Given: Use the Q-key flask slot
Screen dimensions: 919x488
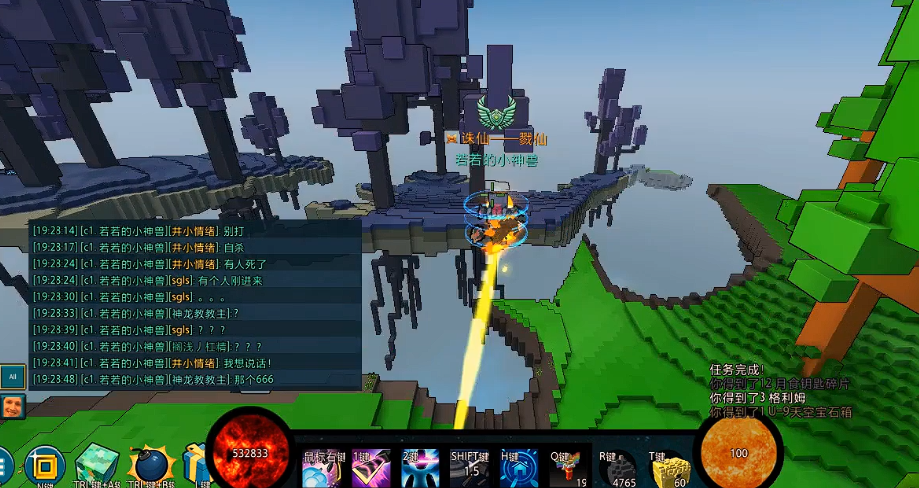Looking at the screenshot, I should point(568,468).
